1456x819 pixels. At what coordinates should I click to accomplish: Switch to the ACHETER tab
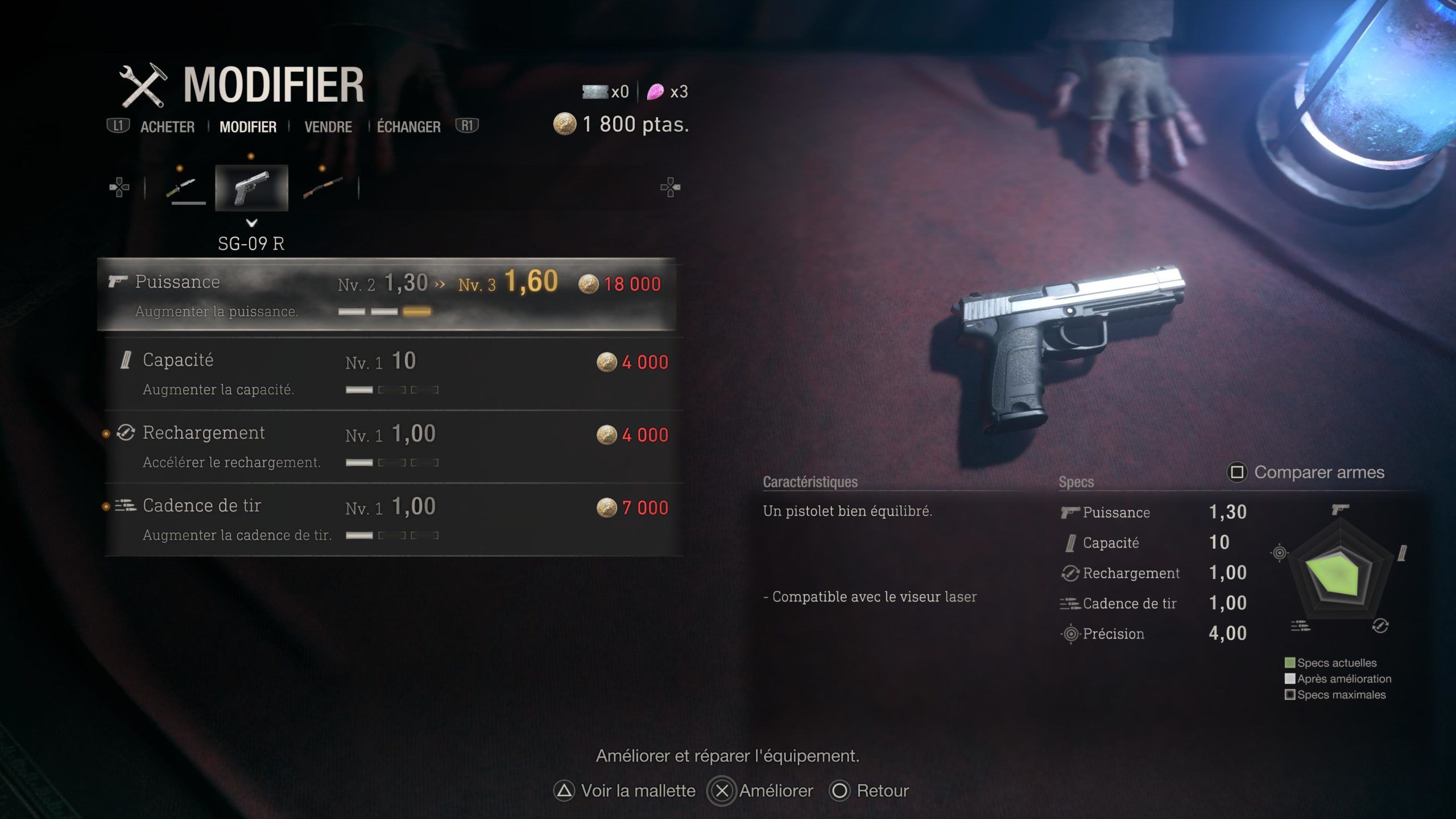(167, 127)
